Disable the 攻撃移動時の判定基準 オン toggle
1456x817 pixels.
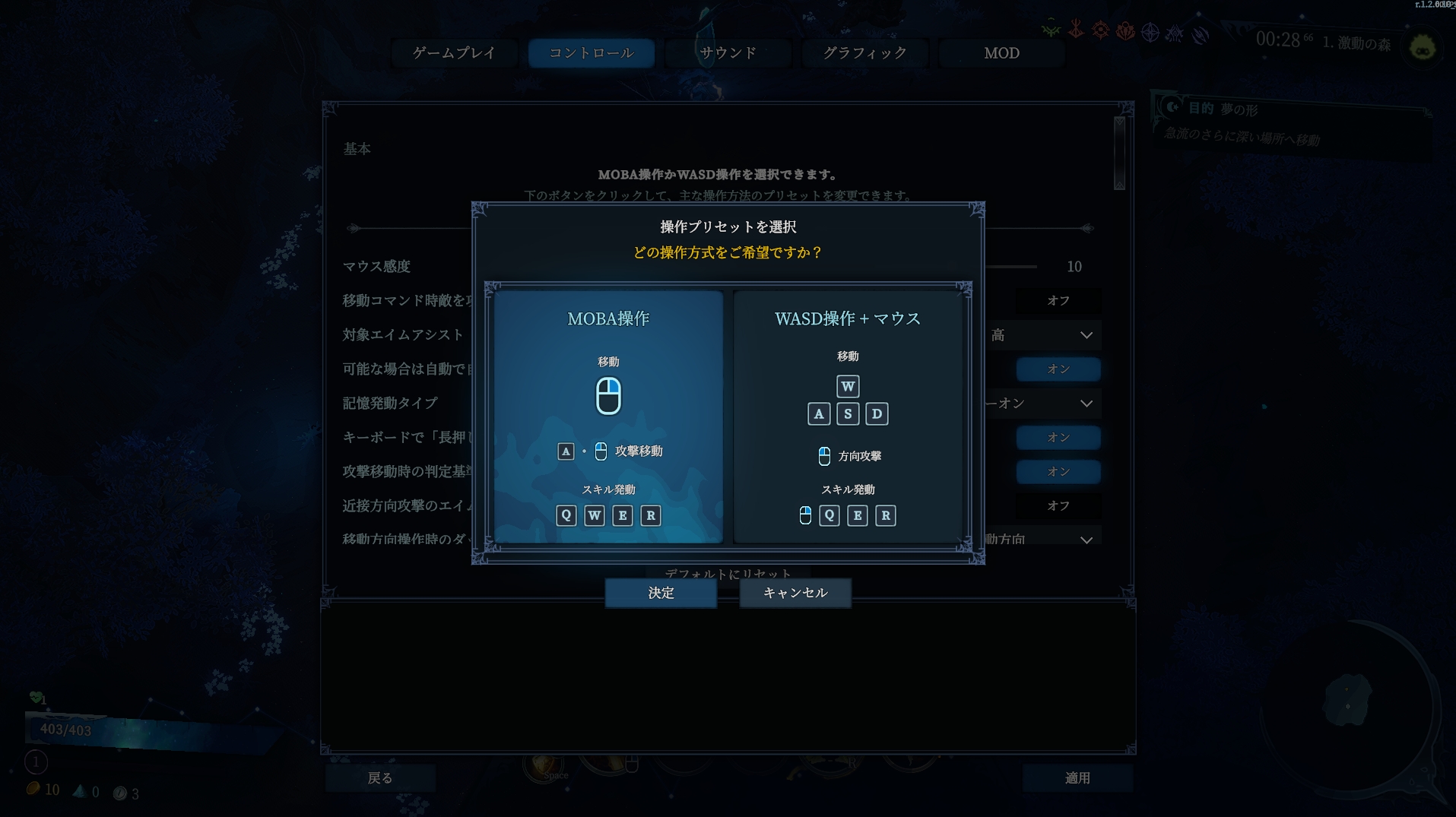(x=1058, y=471)
